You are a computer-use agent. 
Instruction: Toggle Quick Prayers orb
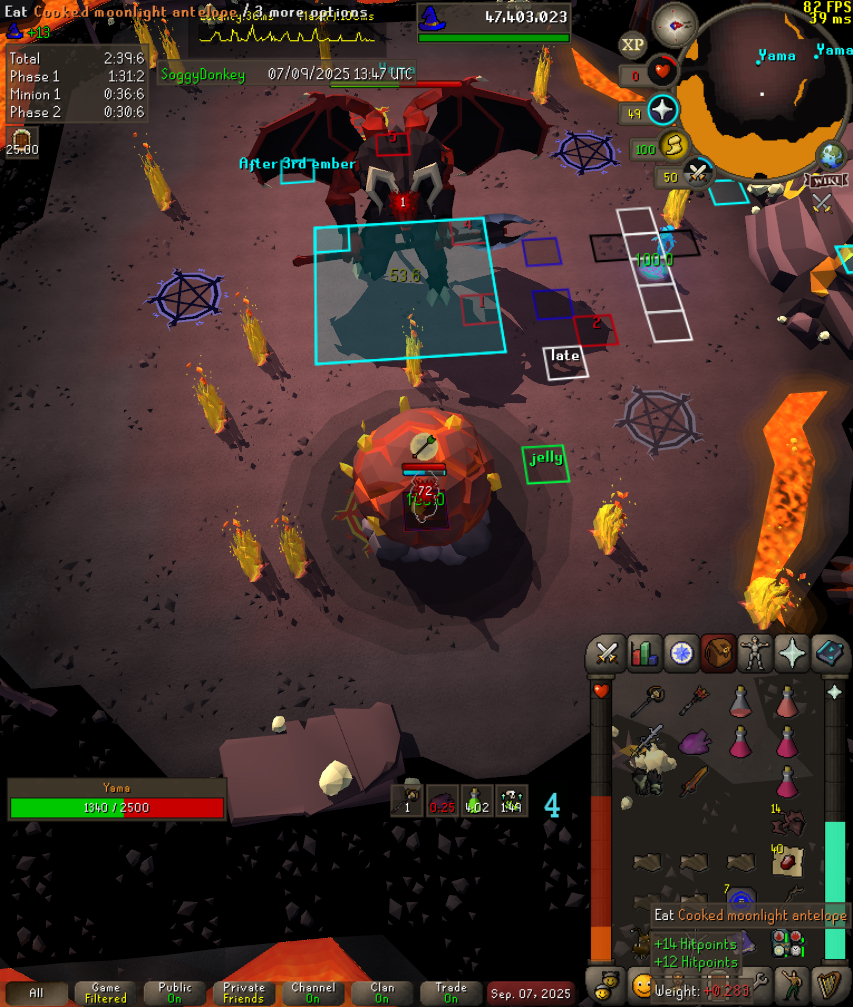(662, 110)
